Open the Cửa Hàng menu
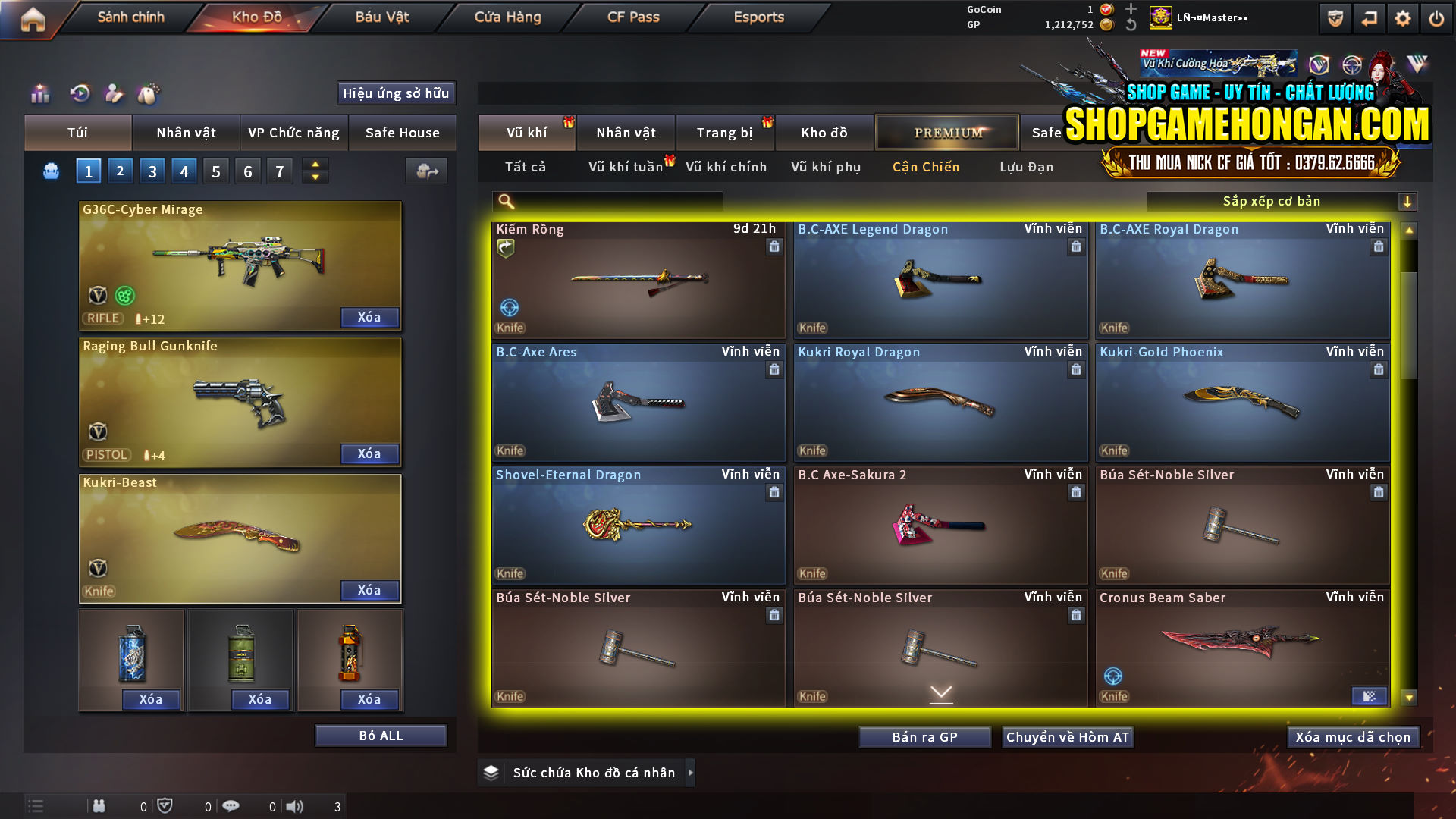 coord(507,17)
